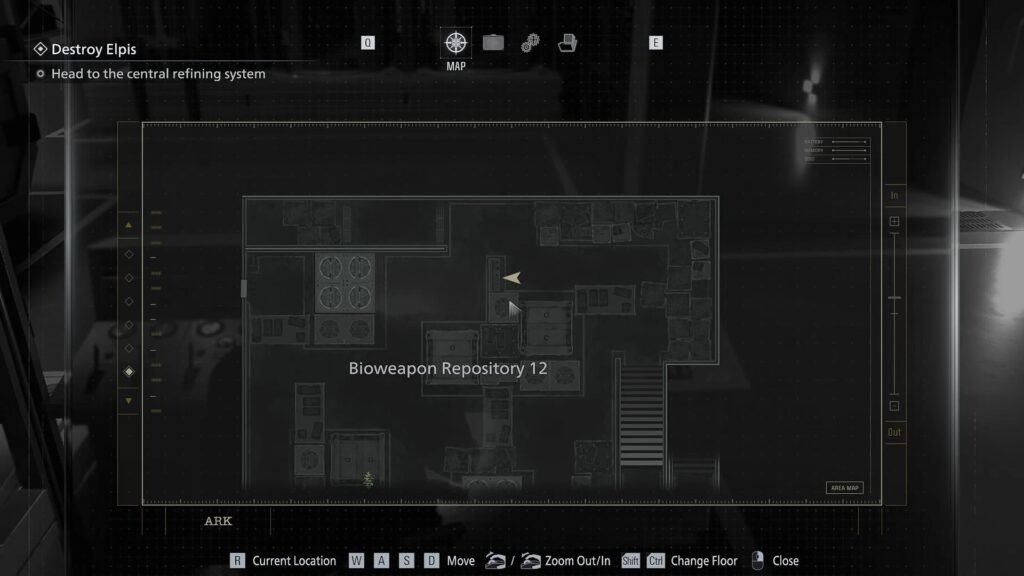
Task: Select the highlighted current floor diamond
Action: (x=128, y=372)
